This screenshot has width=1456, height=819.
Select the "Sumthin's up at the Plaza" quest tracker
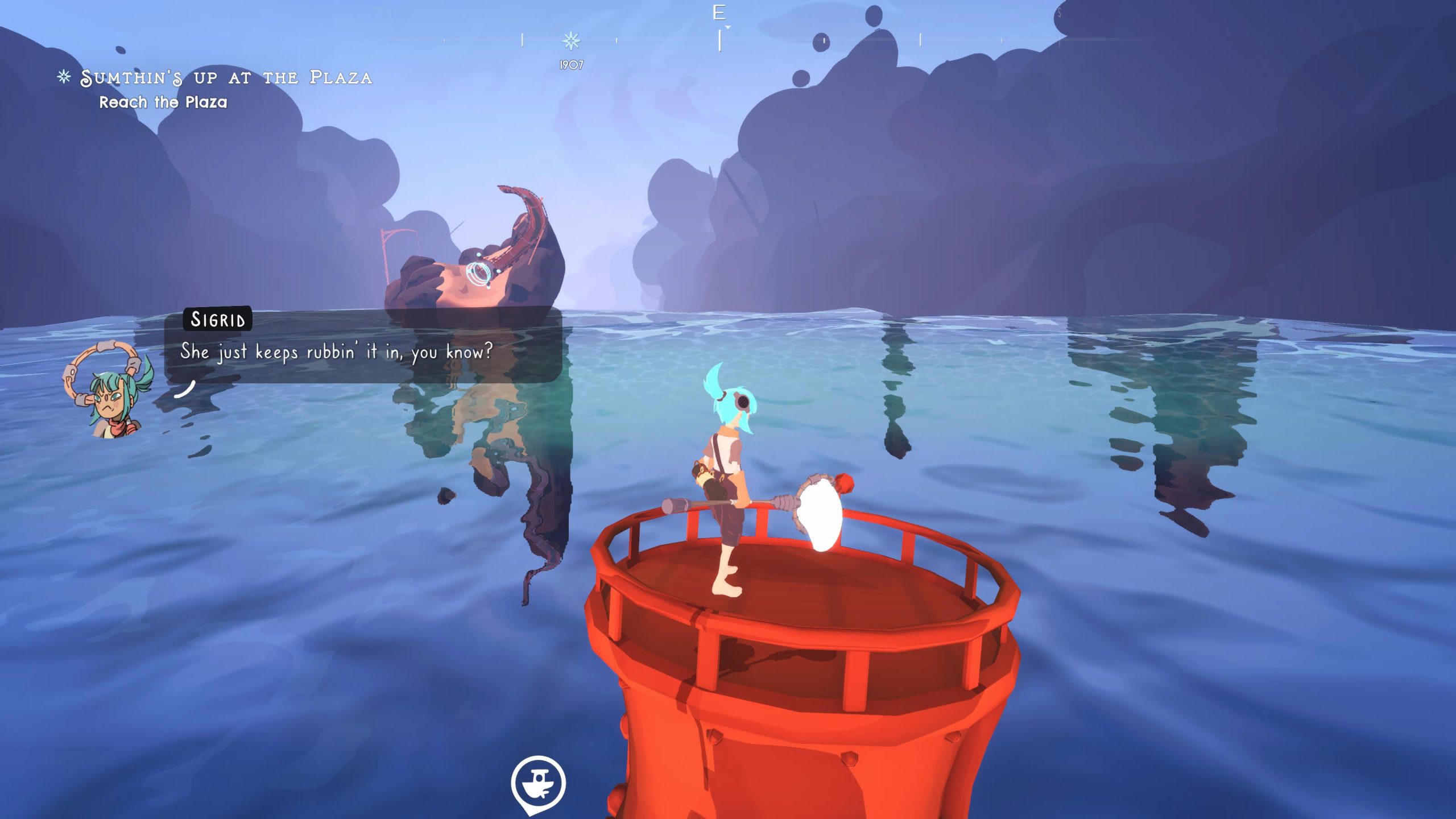click(226, 78)
